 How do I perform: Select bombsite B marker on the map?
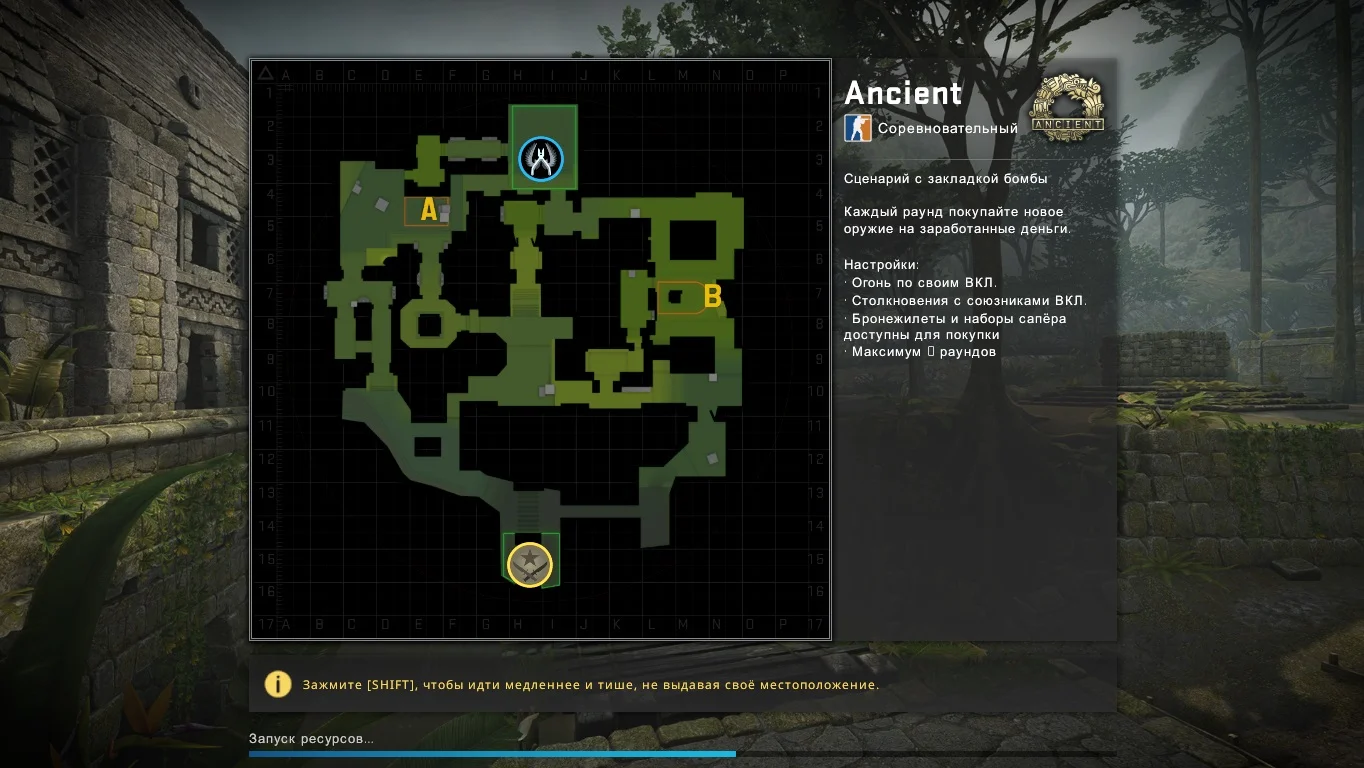pyautogui.click(x=712, y=296)
